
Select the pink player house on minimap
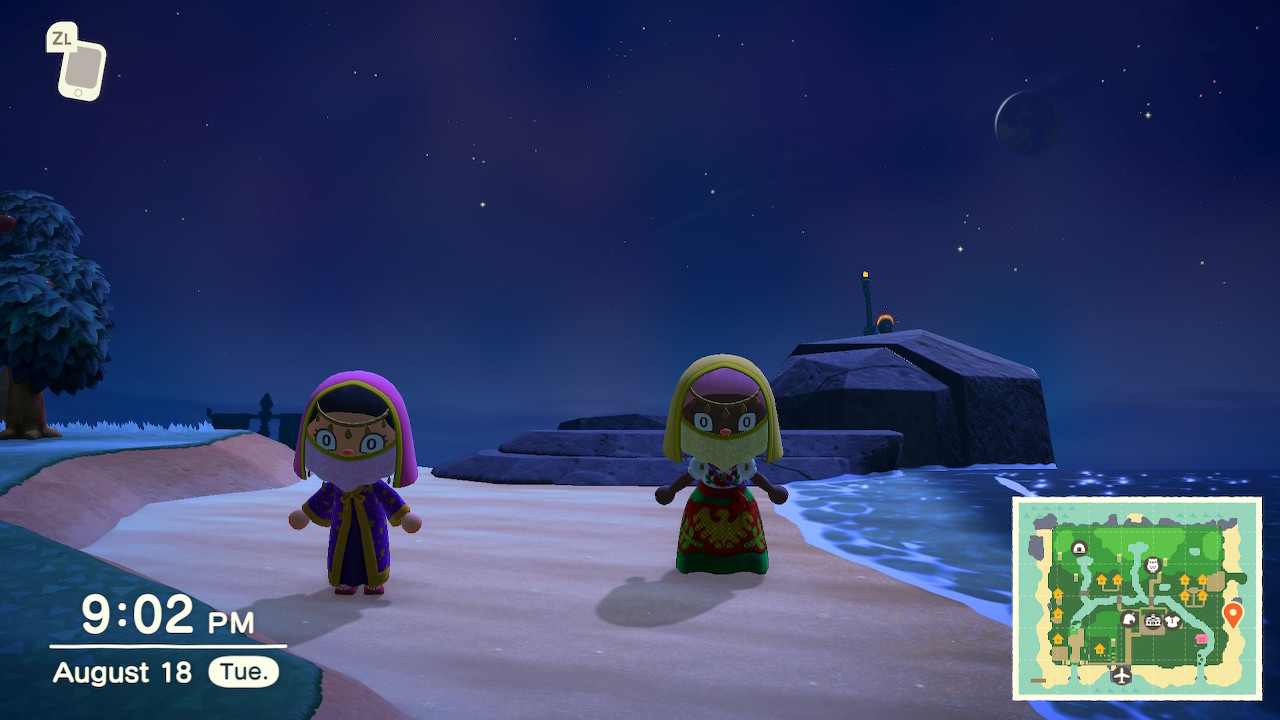click(1201, 639)
